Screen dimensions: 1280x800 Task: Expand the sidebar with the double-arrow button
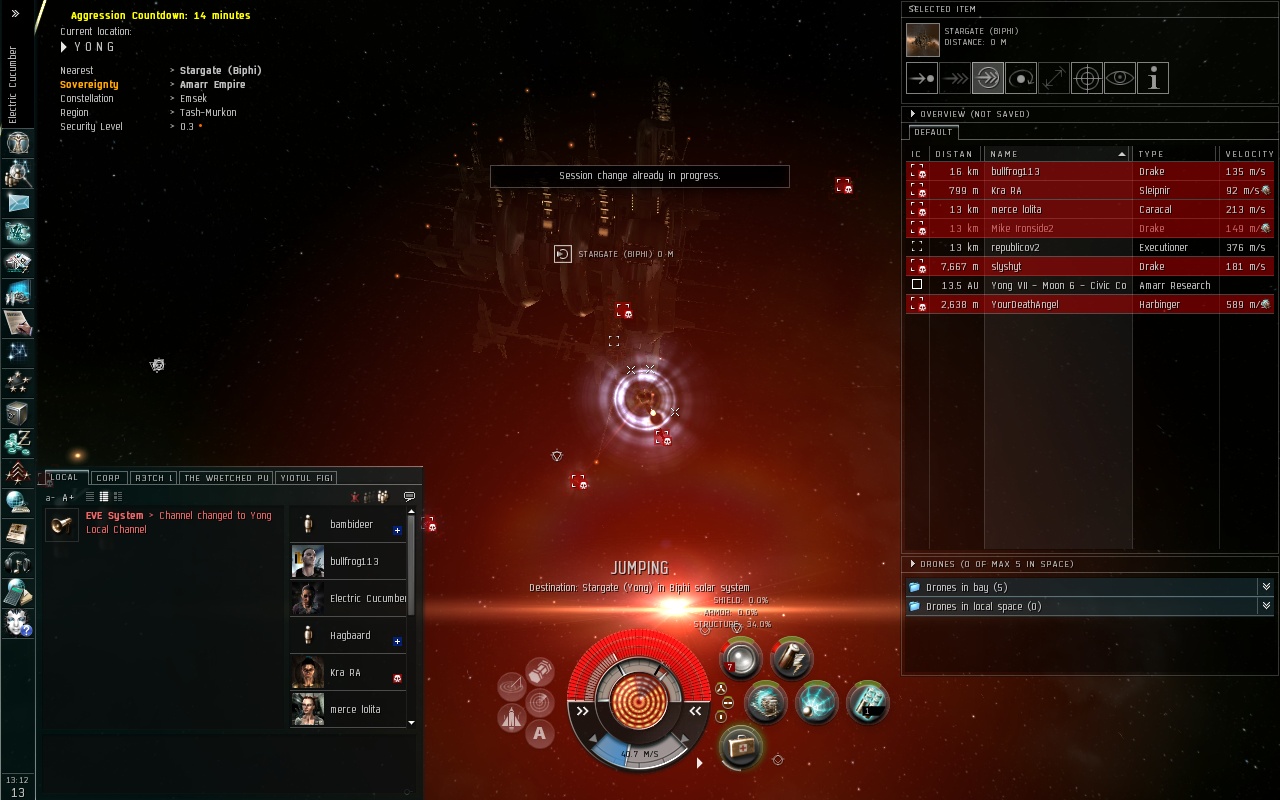click(15, 14)
